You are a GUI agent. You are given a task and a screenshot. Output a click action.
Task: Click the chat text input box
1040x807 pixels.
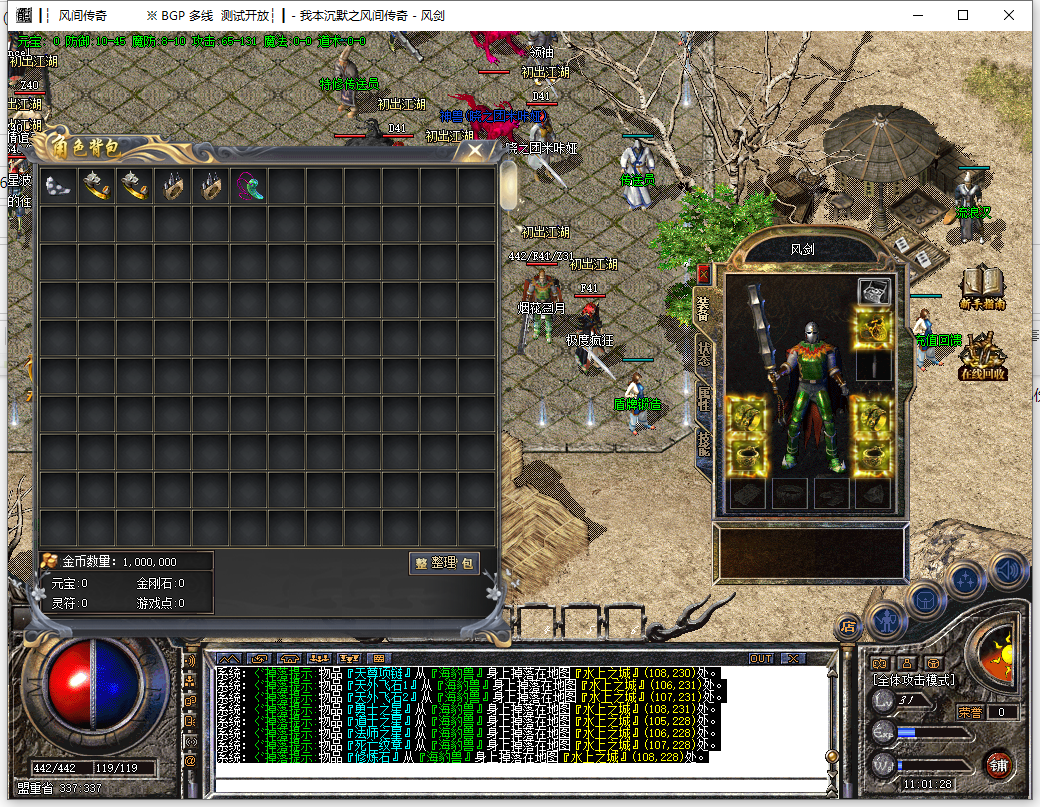[x=520, y=783]
